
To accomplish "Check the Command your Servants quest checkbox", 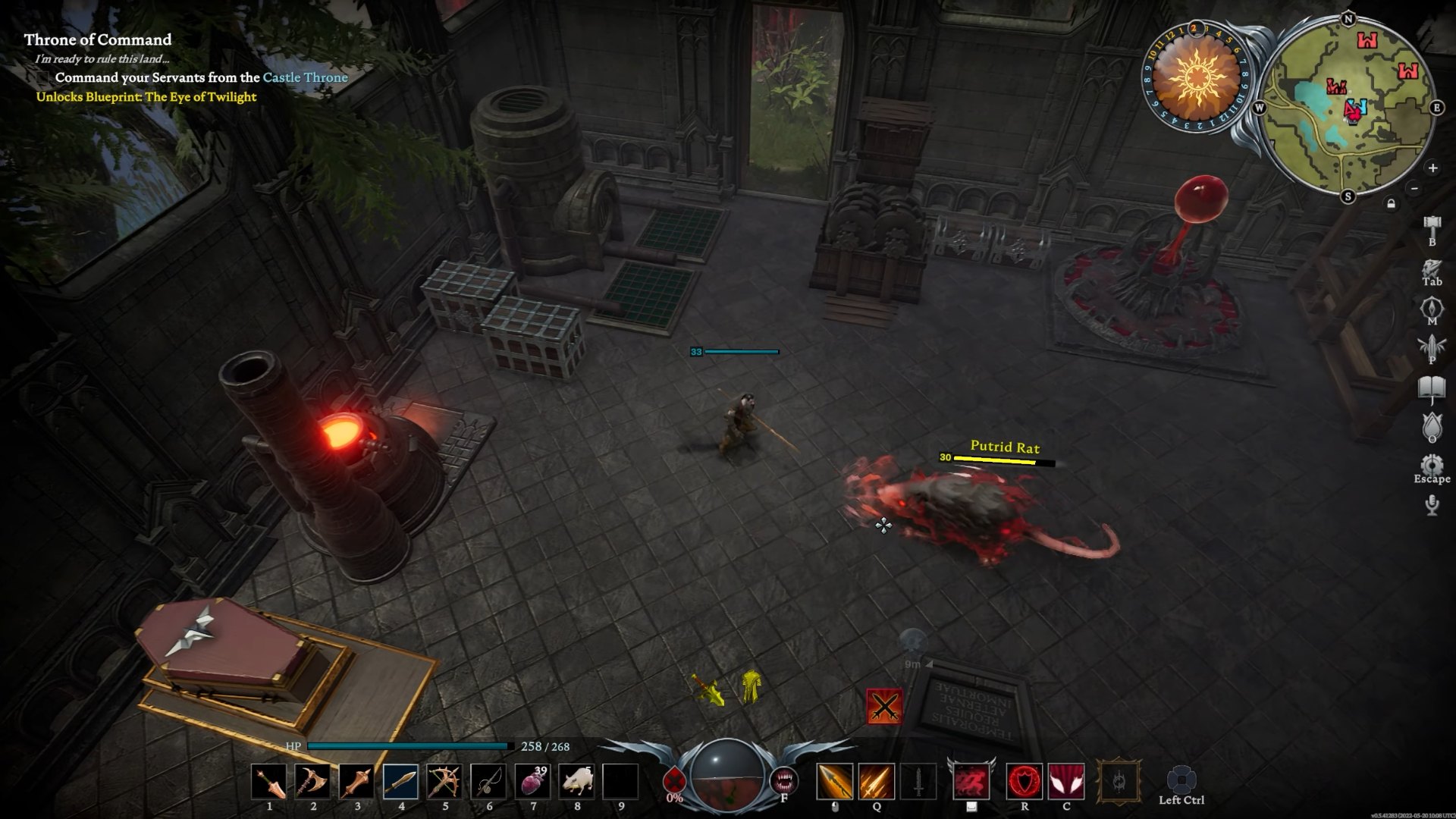I will tap(42, 77).
